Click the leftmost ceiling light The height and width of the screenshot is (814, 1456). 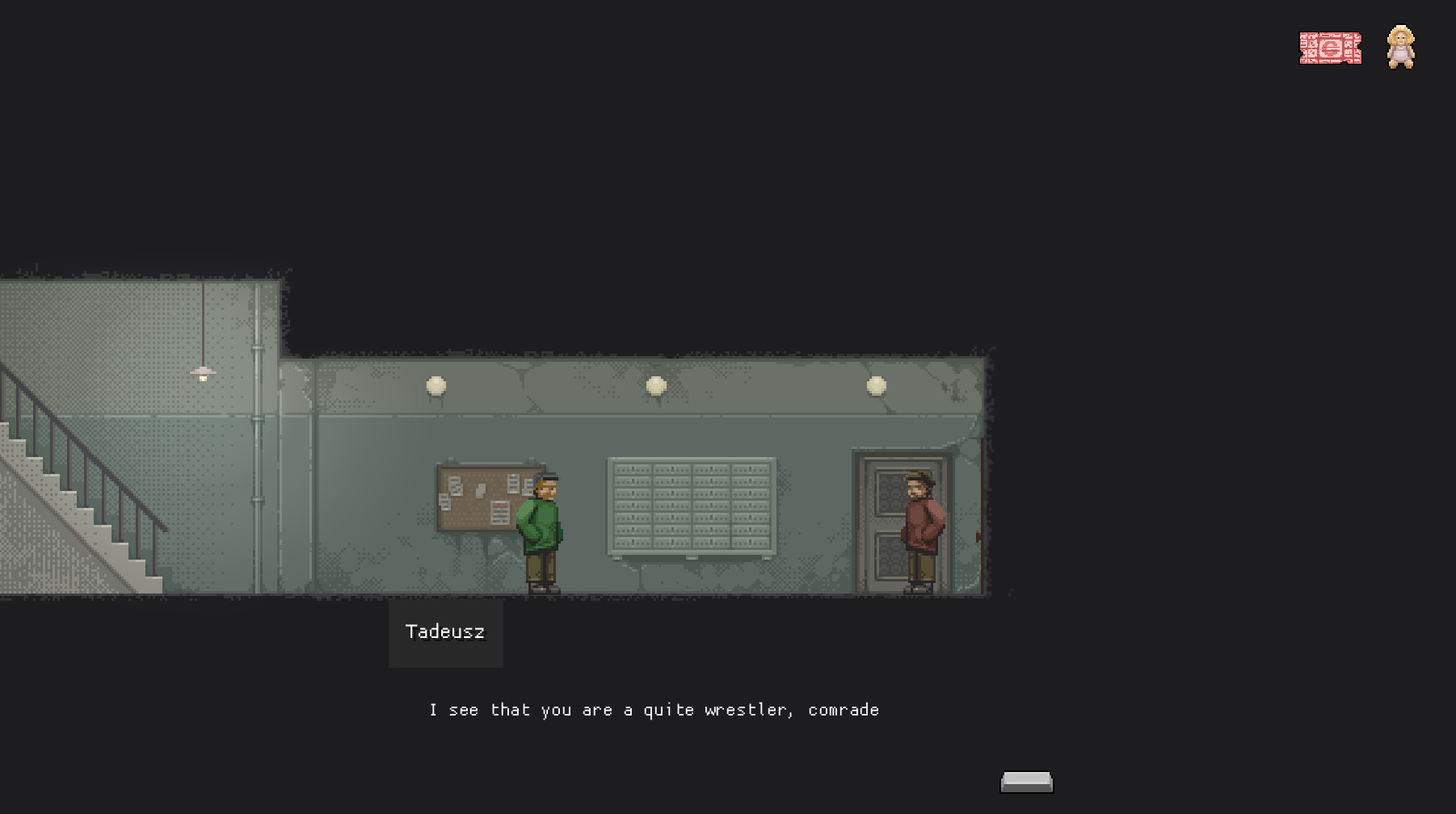[436, 385]
